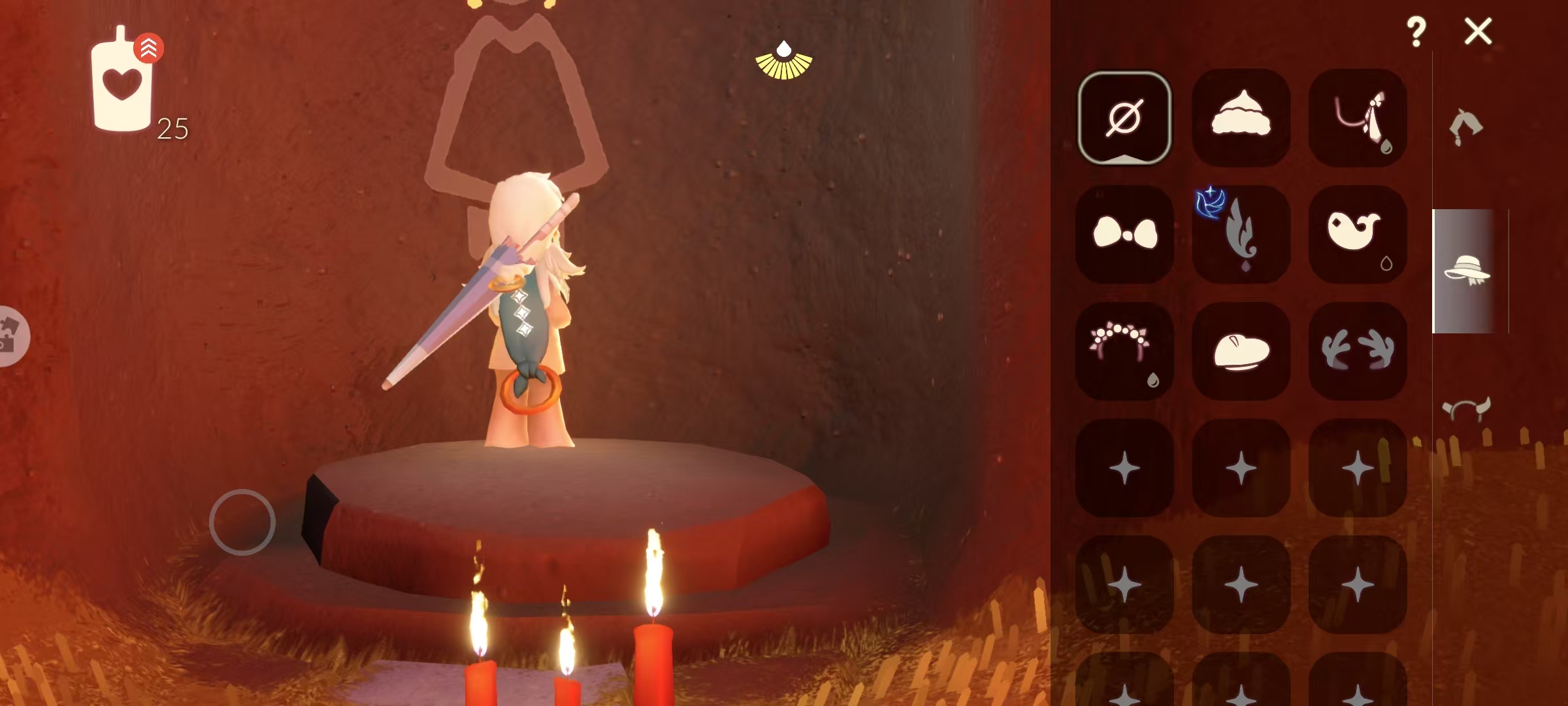Switch to the hairstyle category tab
The height and width of the screenshot is (706, 1568).
point(1465,127)
